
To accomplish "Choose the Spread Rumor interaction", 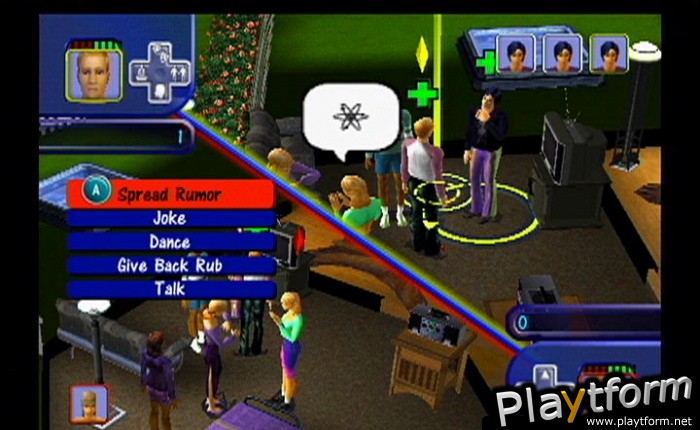I will coord(170,194).
